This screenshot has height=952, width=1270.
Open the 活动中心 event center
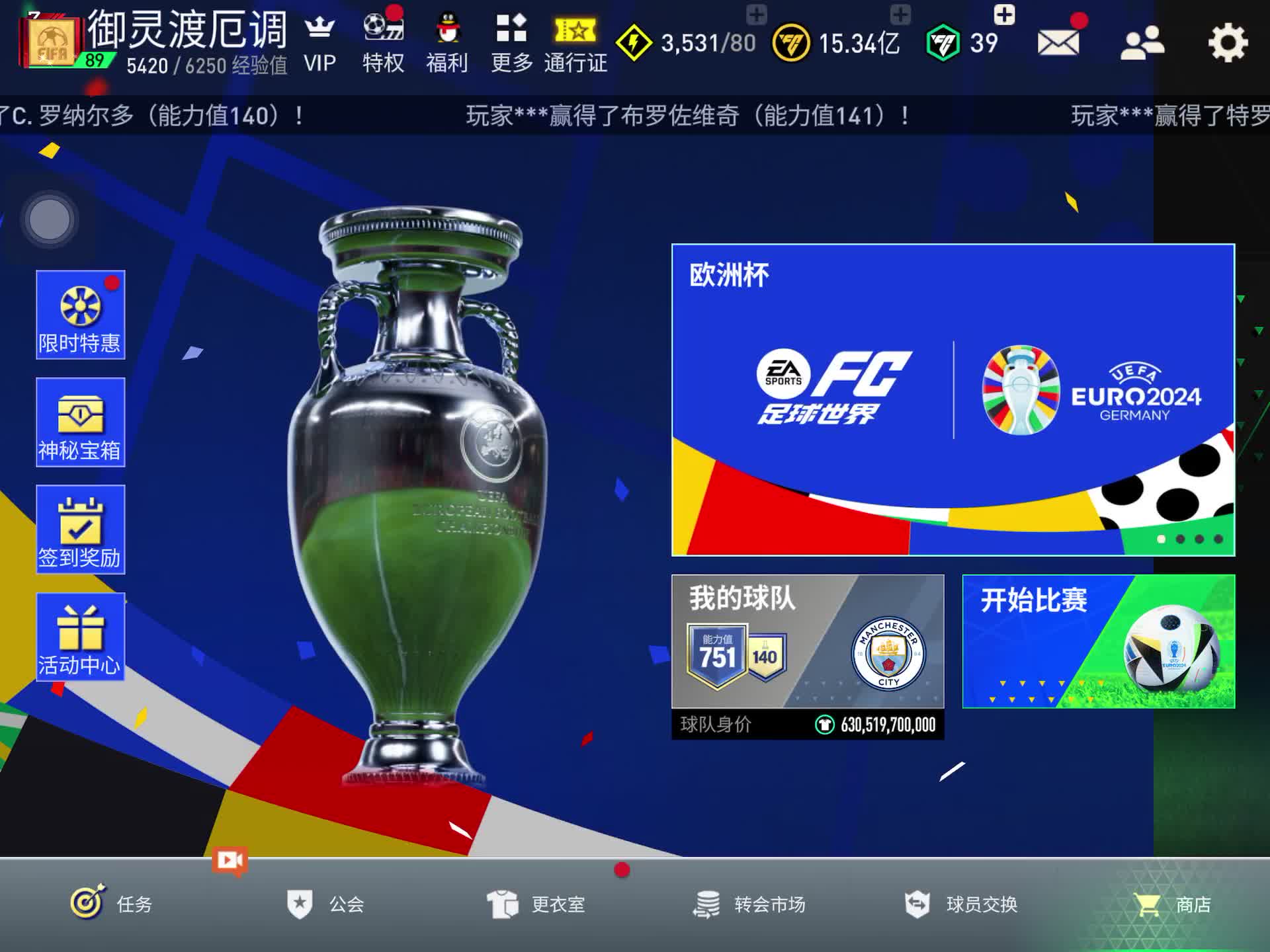coord(79,637)
